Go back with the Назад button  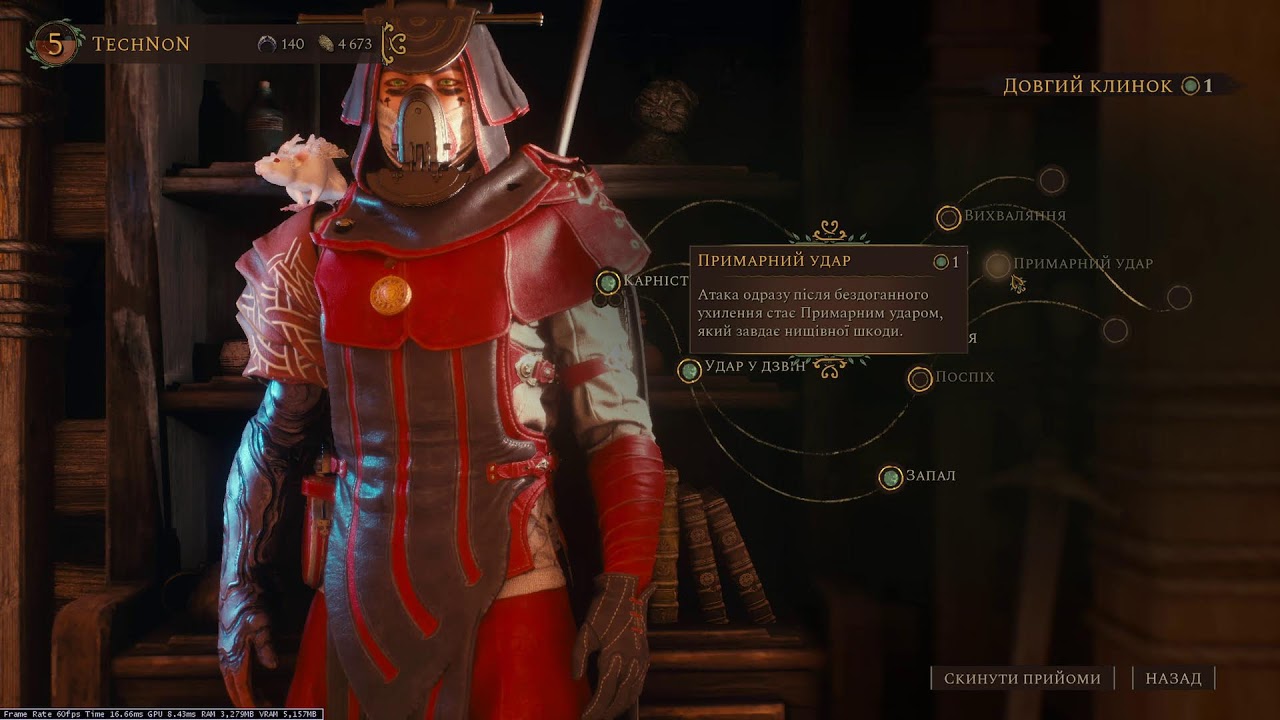pyautogui.click(x=1173, y=678)
